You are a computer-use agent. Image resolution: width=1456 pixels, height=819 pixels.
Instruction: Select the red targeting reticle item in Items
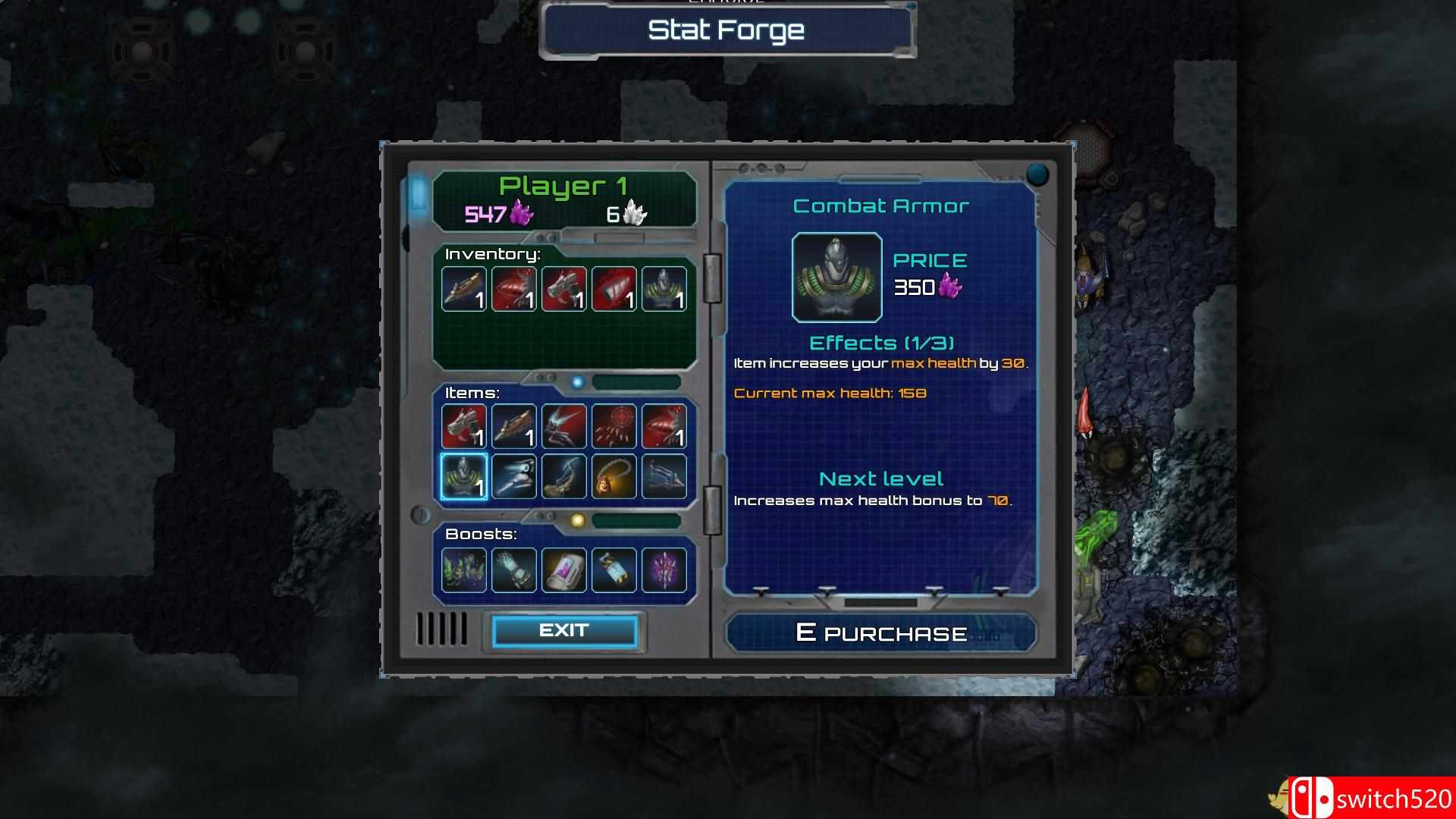point(614,426)
